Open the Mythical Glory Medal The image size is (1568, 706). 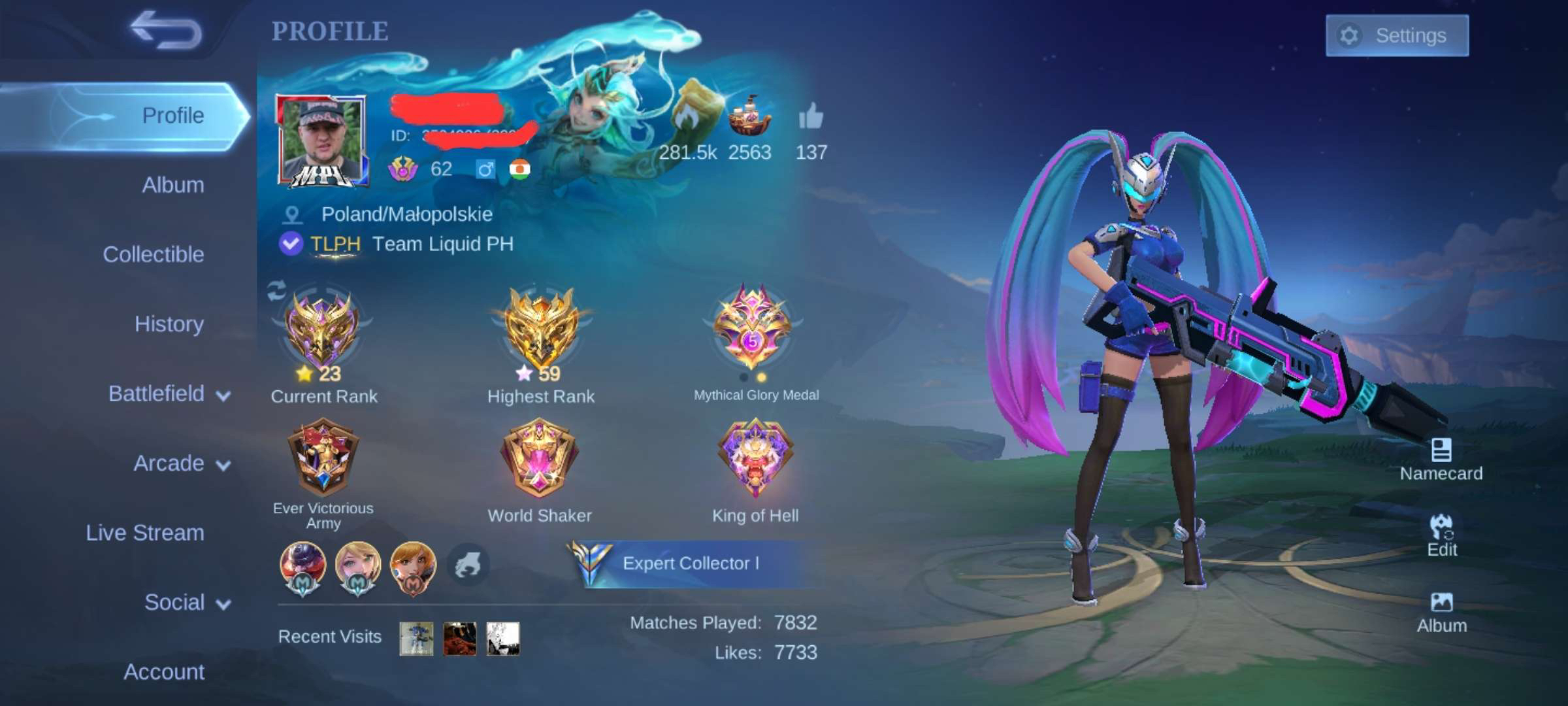tap(753, 326)
